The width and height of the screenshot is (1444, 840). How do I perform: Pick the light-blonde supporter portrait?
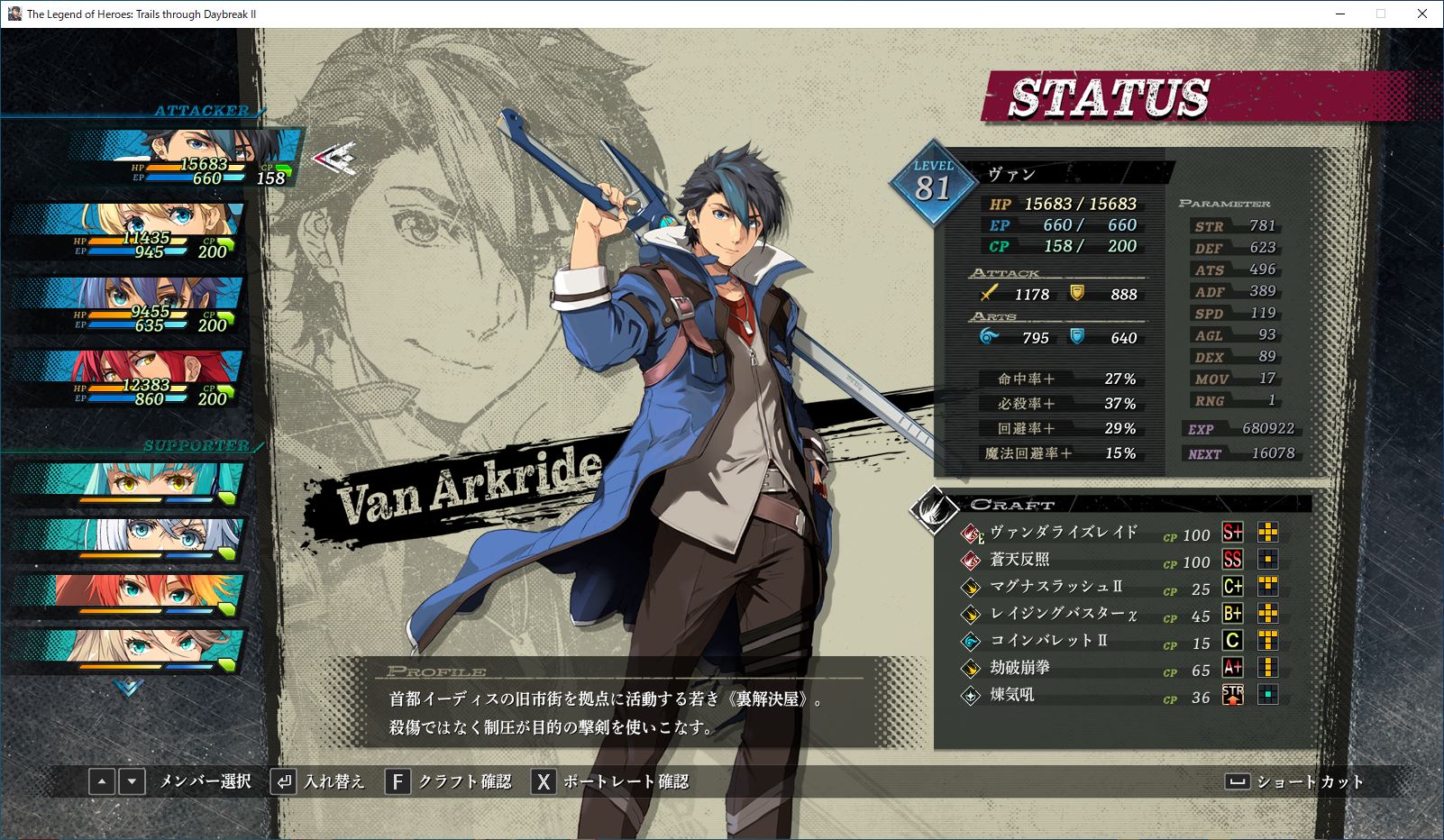click(128, 648)
